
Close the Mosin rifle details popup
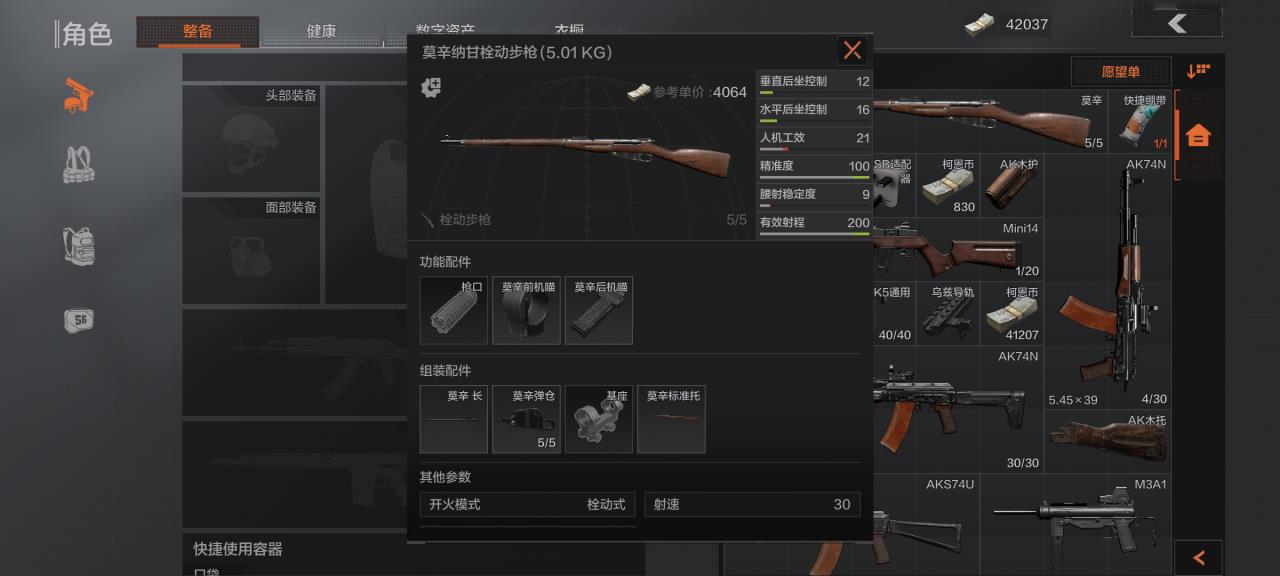(x=852, y=51)
